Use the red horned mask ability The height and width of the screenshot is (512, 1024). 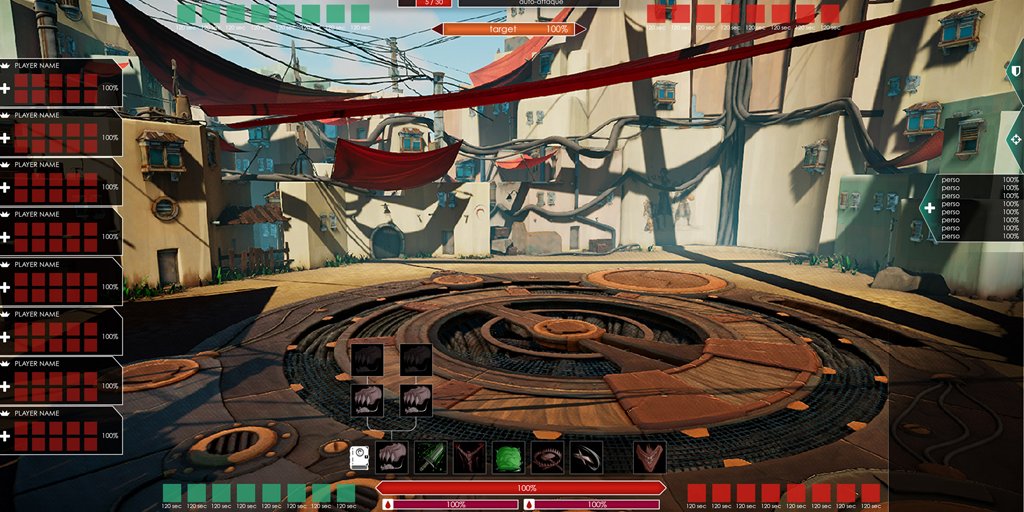pos(650,458)
